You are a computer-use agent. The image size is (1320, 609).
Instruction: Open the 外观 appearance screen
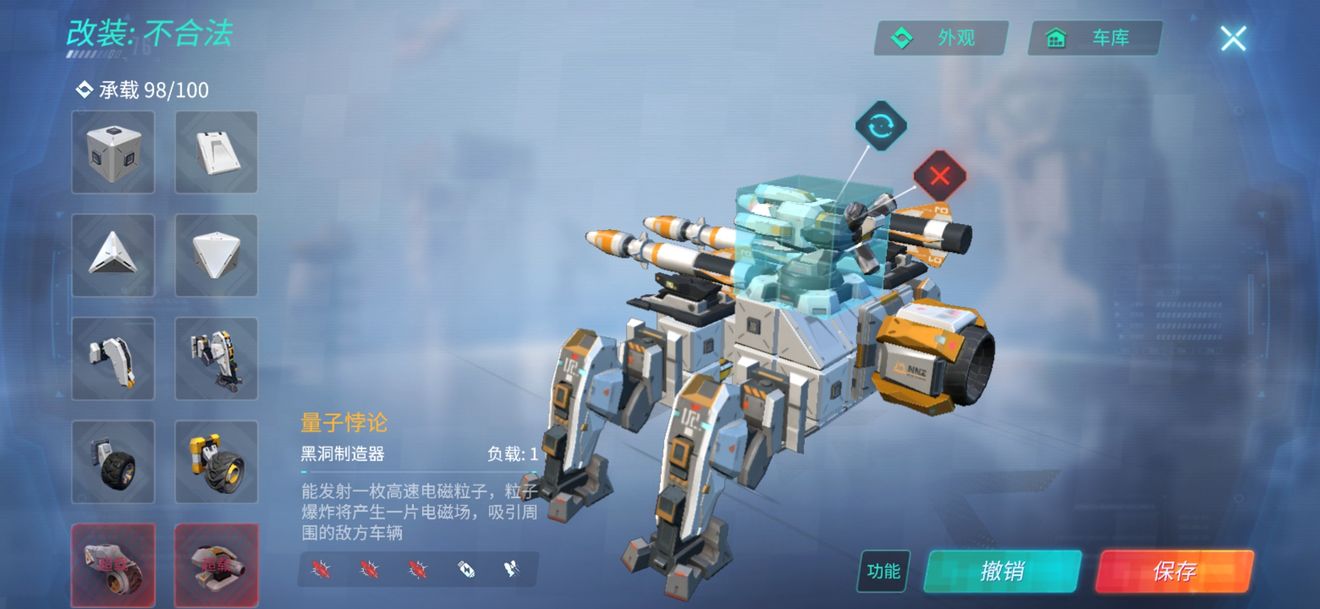[x=941, y=39]
